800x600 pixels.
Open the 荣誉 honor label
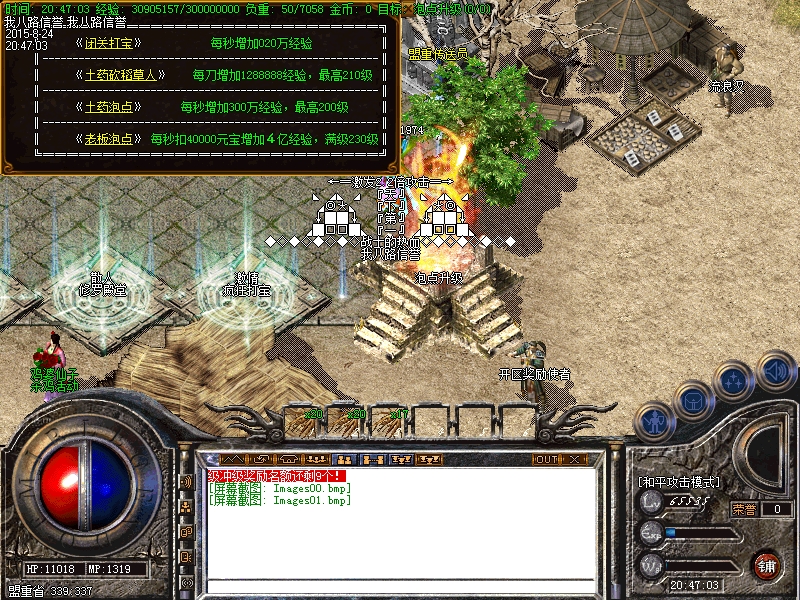[x=744, y=509]
